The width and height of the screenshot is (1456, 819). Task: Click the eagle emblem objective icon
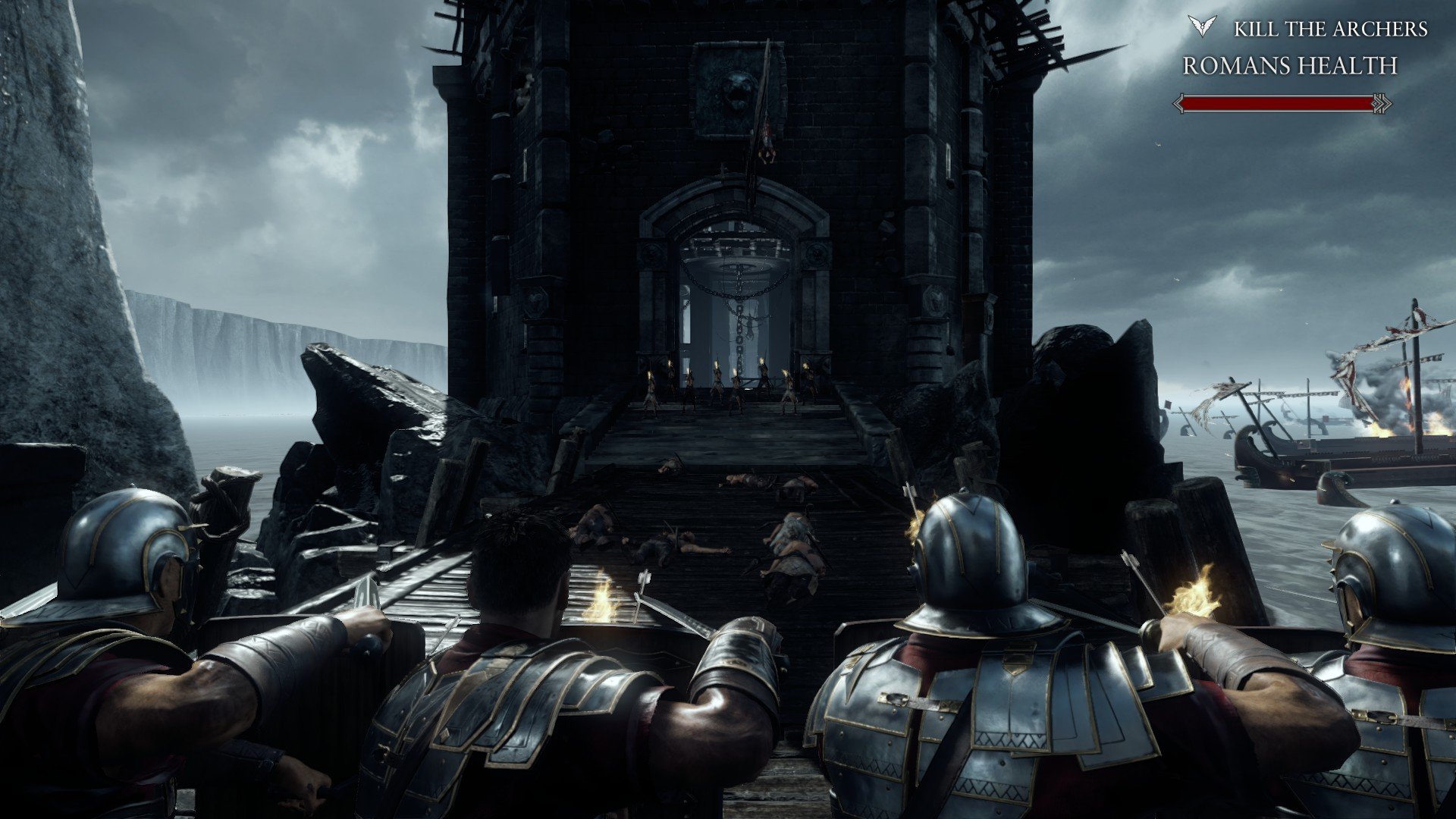[1202, 27]
